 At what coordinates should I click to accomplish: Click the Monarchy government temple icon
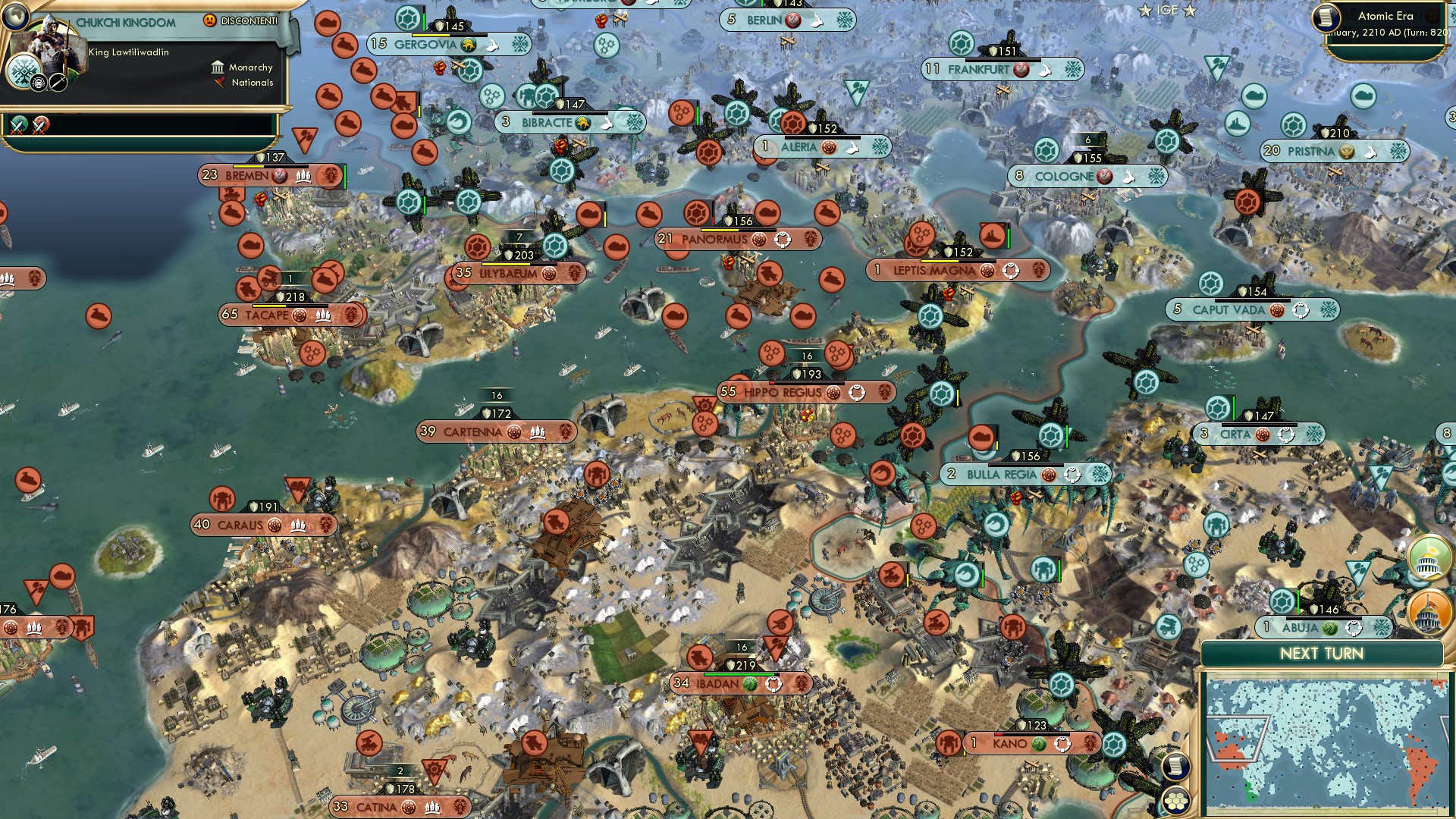[218, 67]
